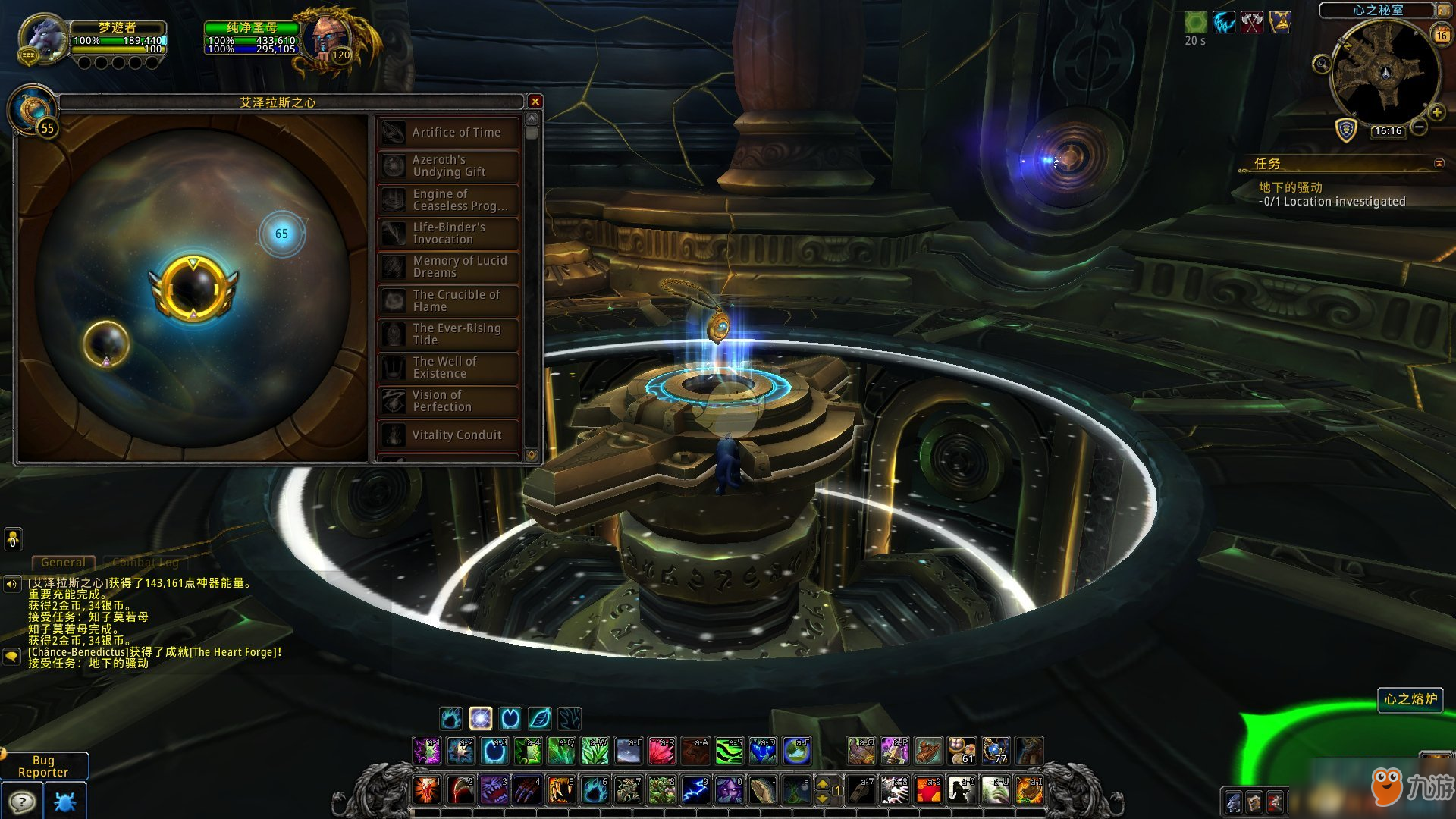Select The Ever-Rising Tide essence
The width and height of the screenshot is (1456, 819).
click(448, 334)
